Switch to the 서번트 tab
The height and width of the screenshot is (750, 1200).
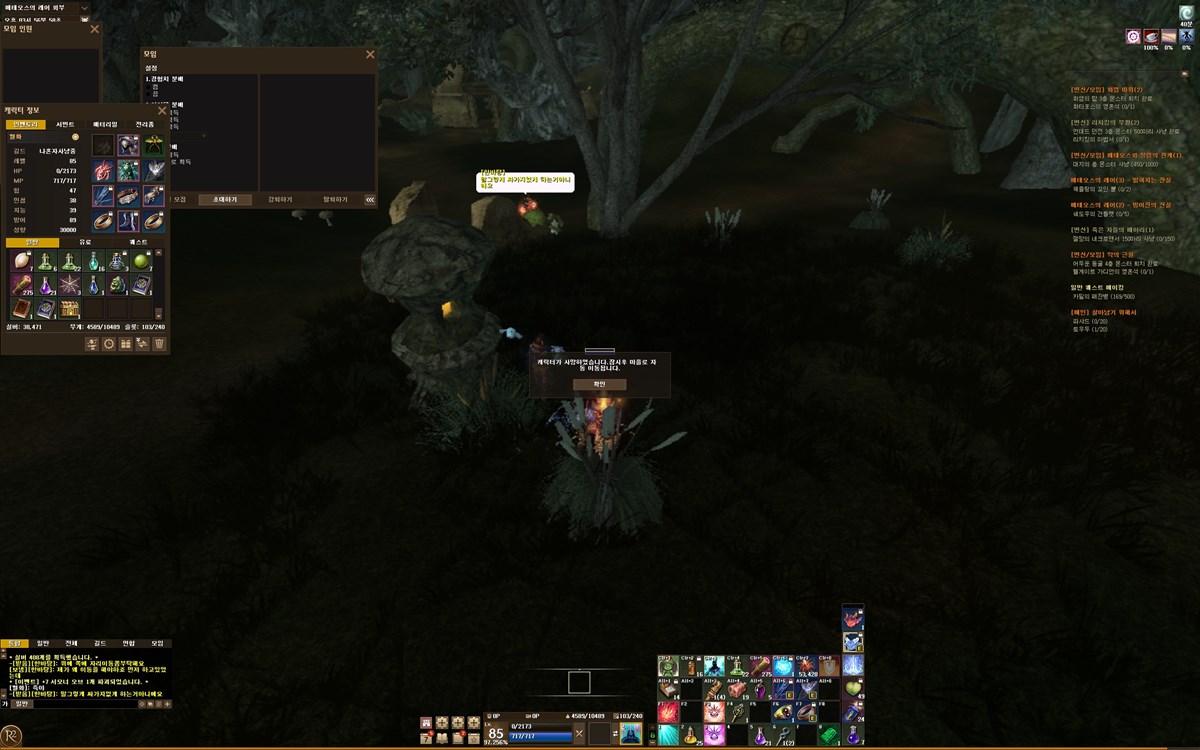pos(65,124)
